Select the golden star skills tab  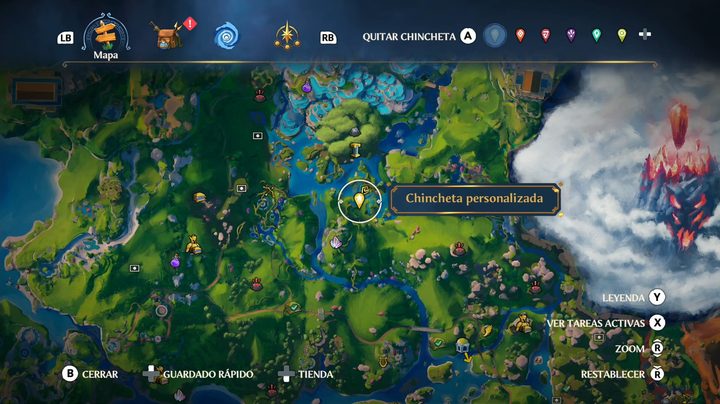[288, 37]
